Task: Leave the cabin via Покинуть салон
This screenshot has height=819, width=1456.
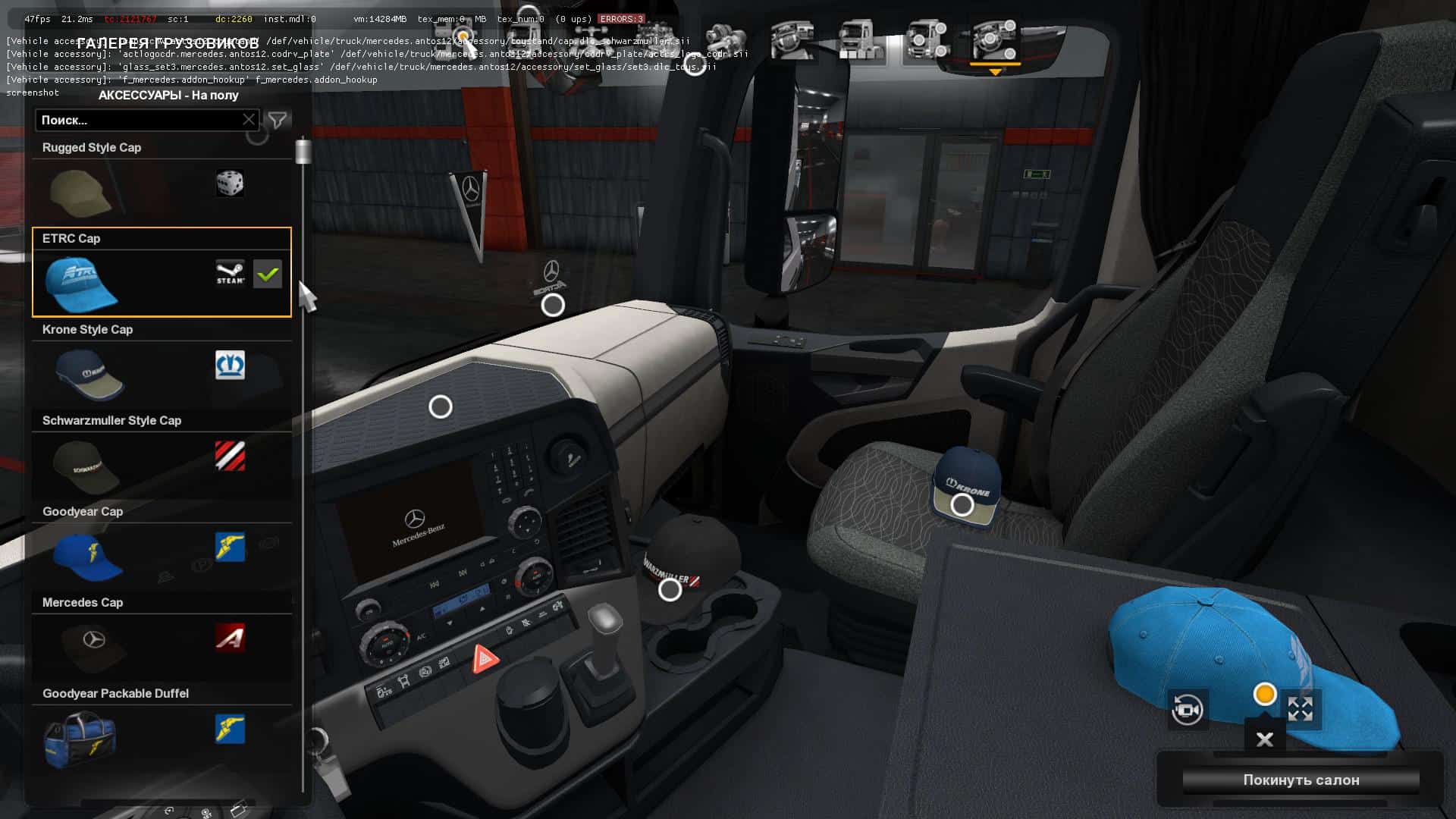Action: click(x=1301, y=780)
